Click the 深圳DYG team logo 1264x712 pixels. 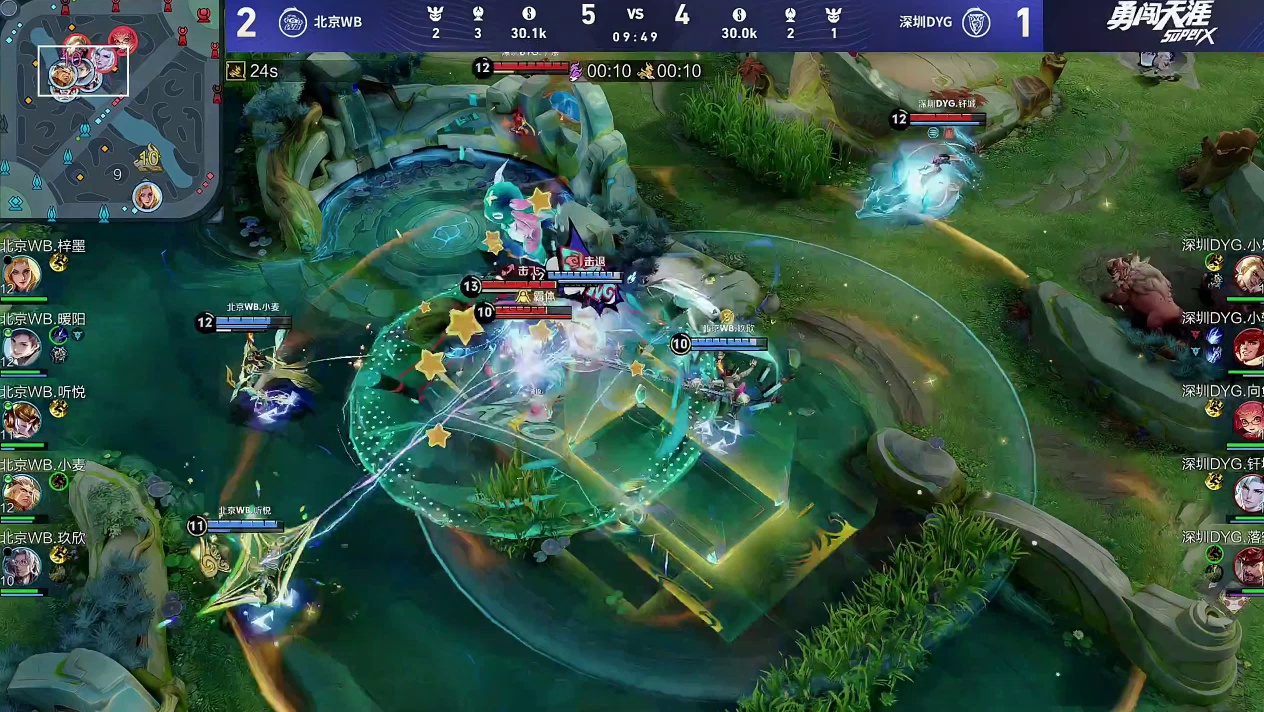click(975, 22)
